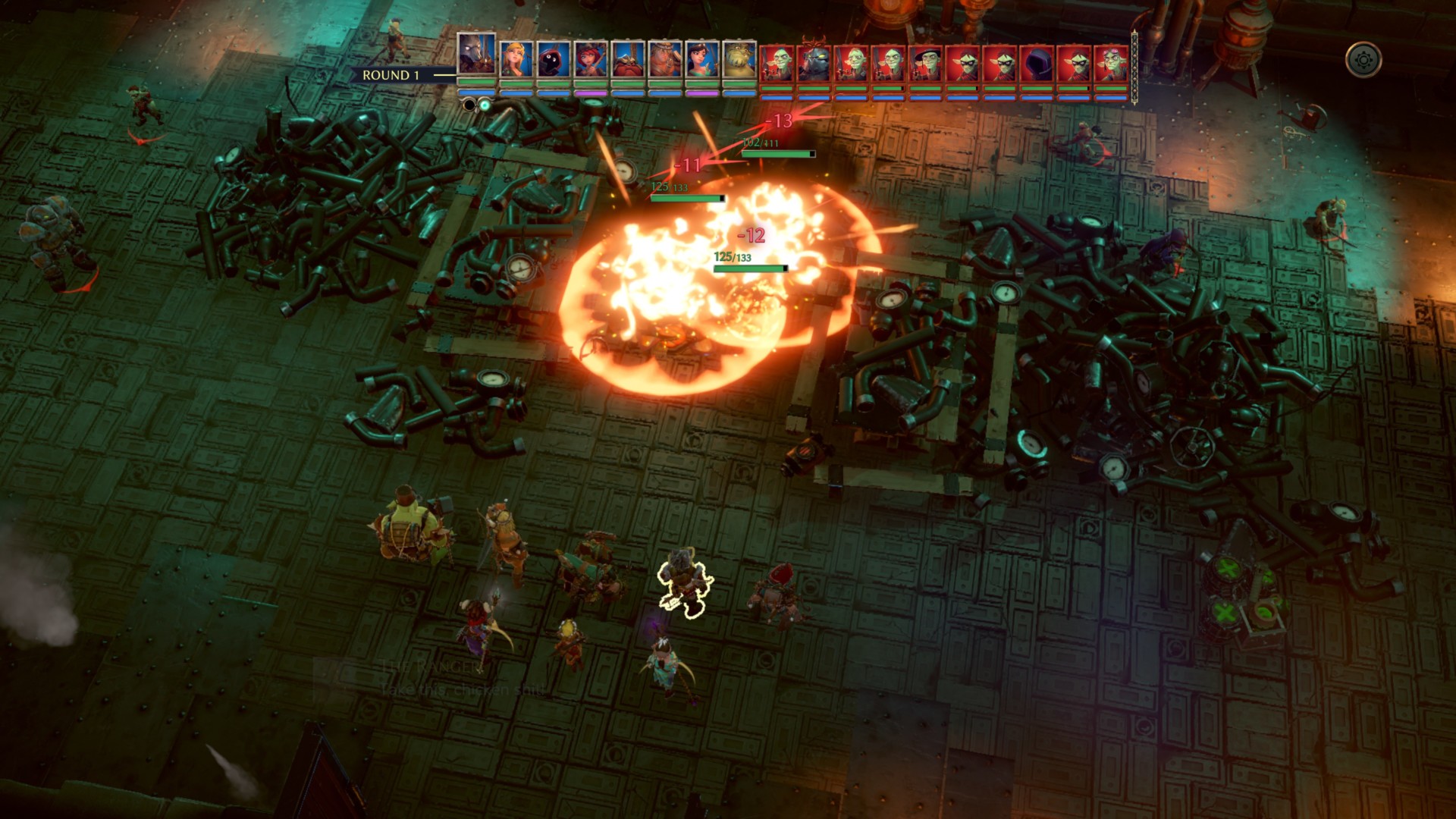Image resolution: width=1456 pixels, height=819 pixels.
Task: Select the goblin in black hat portrait
Action: pyautogui.click(x=926, y=62)
